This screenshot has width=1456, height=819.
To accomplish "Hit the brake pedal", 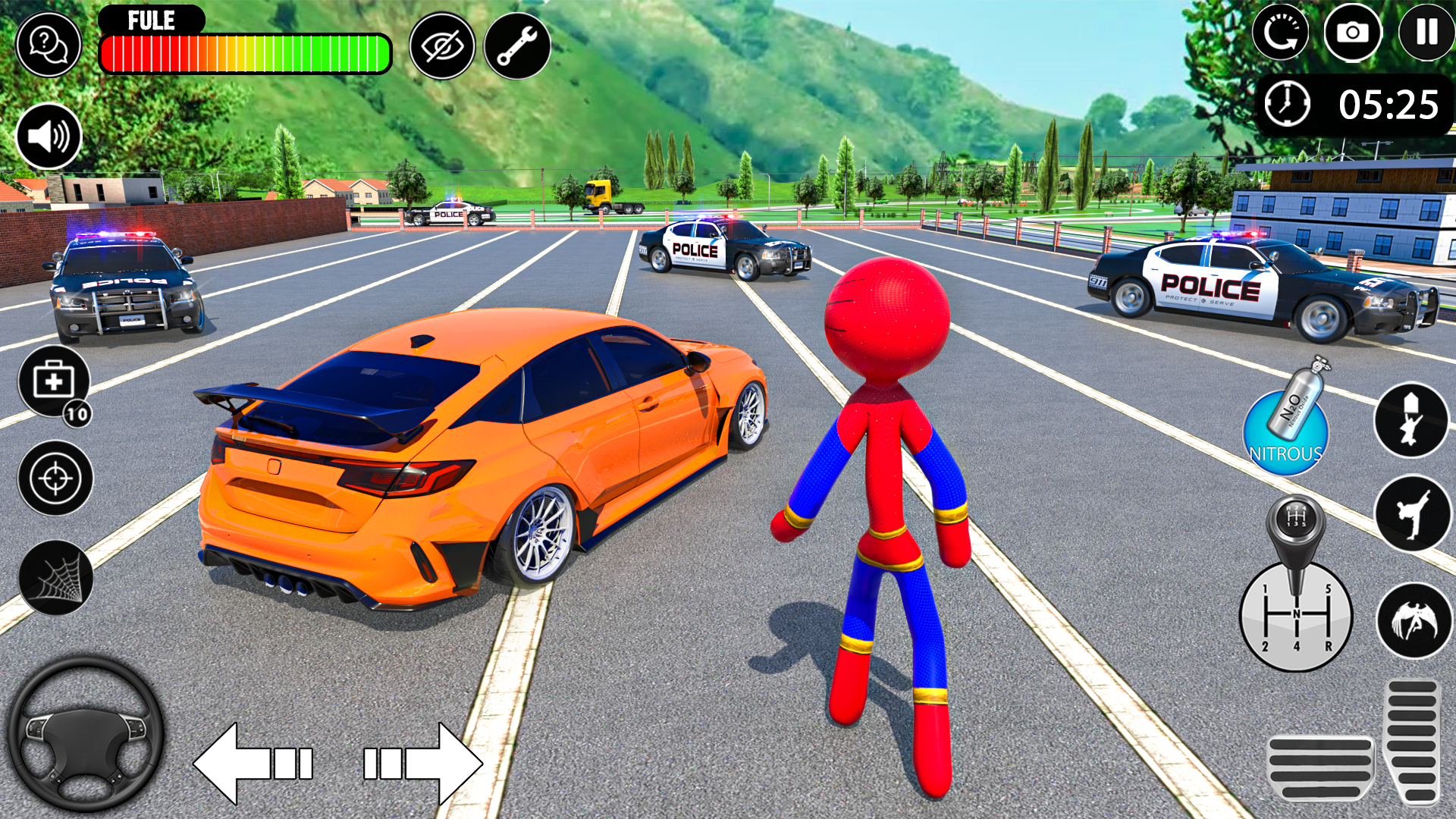I will tap(1321, 767).
